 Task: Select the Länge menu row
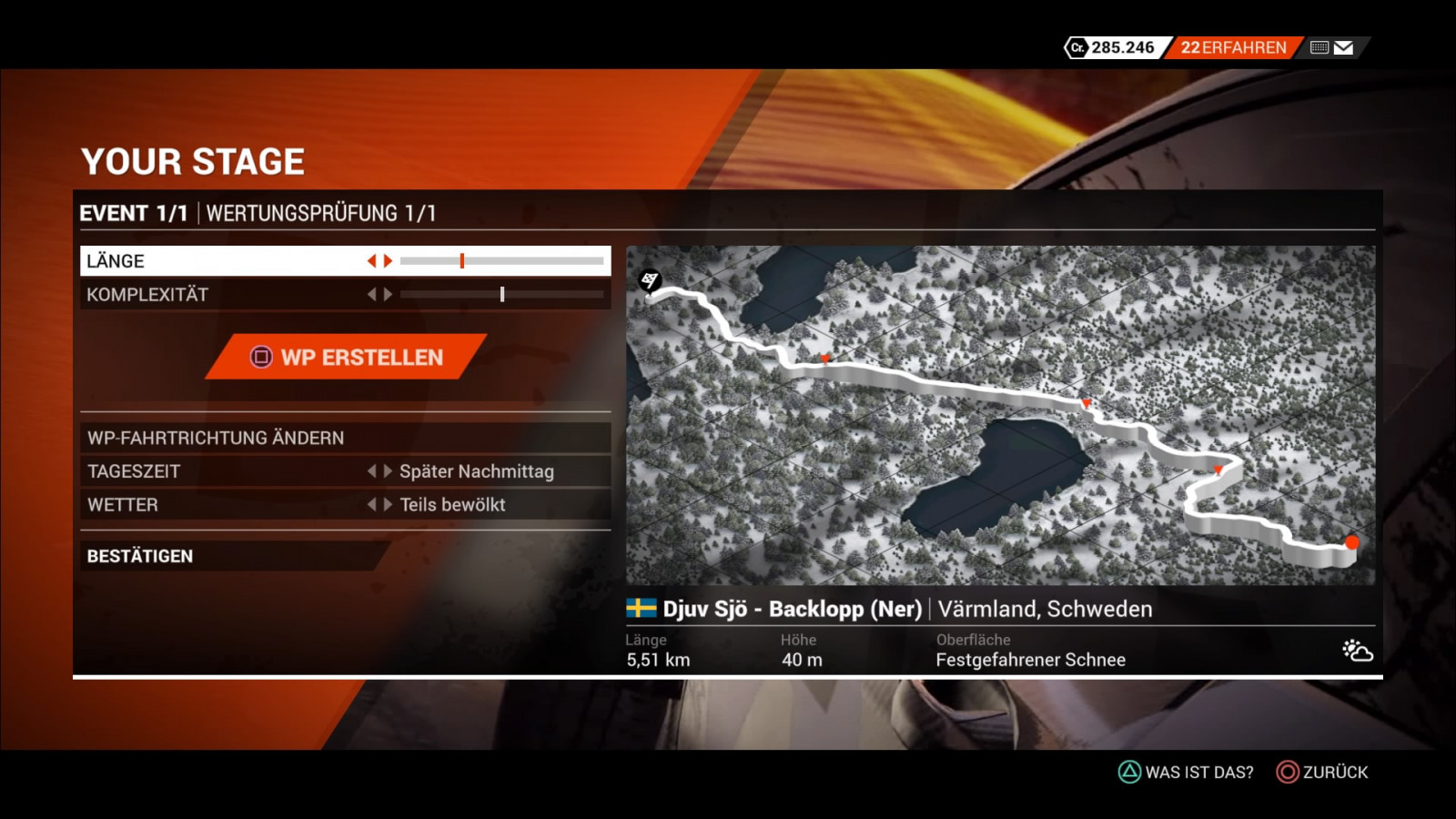[x=218, y=261]
